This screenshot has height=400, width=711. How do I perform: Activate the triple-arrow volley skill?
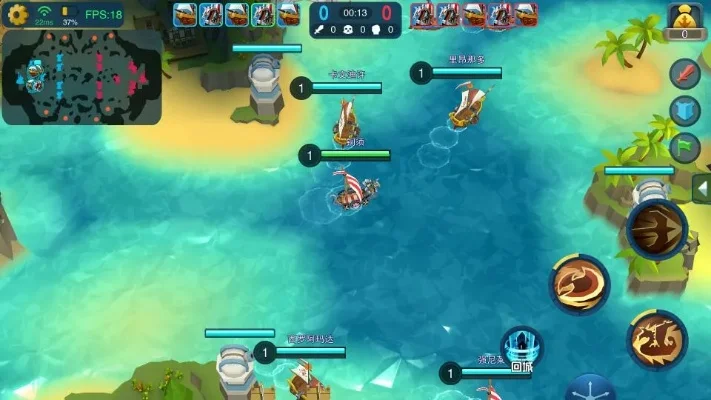pos(656,229)
